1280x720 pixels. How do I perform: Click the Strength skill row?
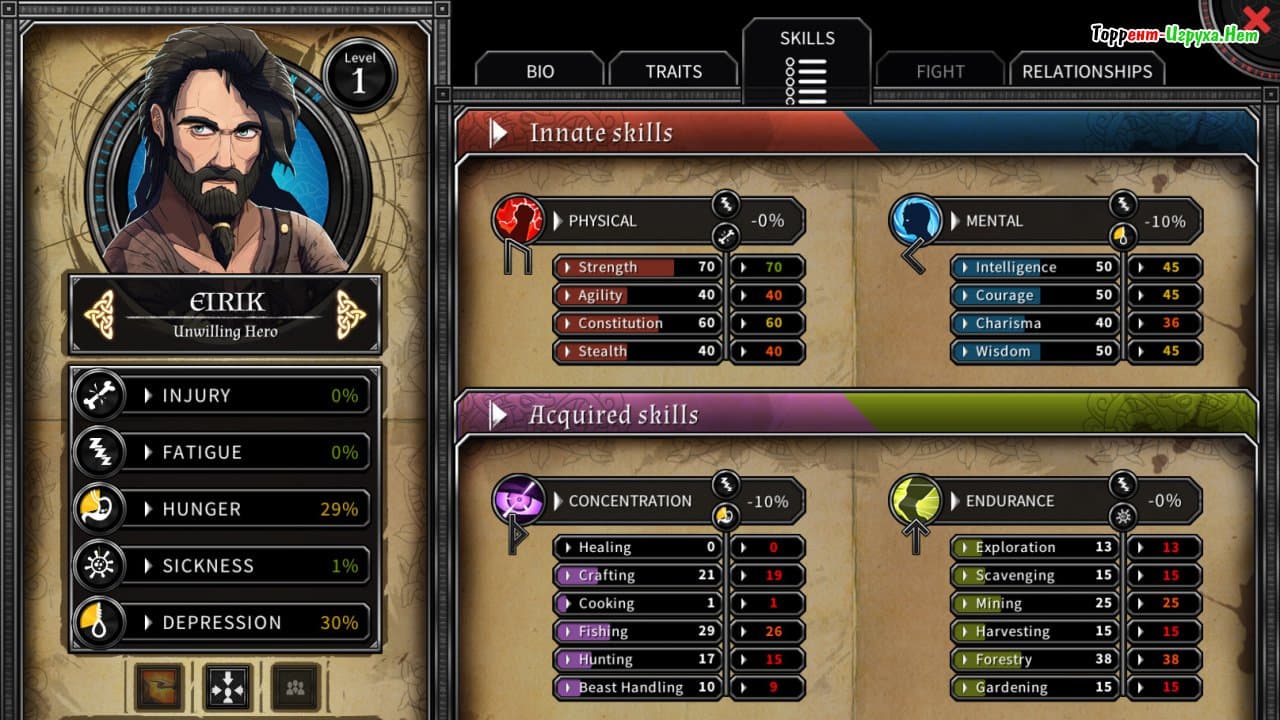click(x=638, y=267)
